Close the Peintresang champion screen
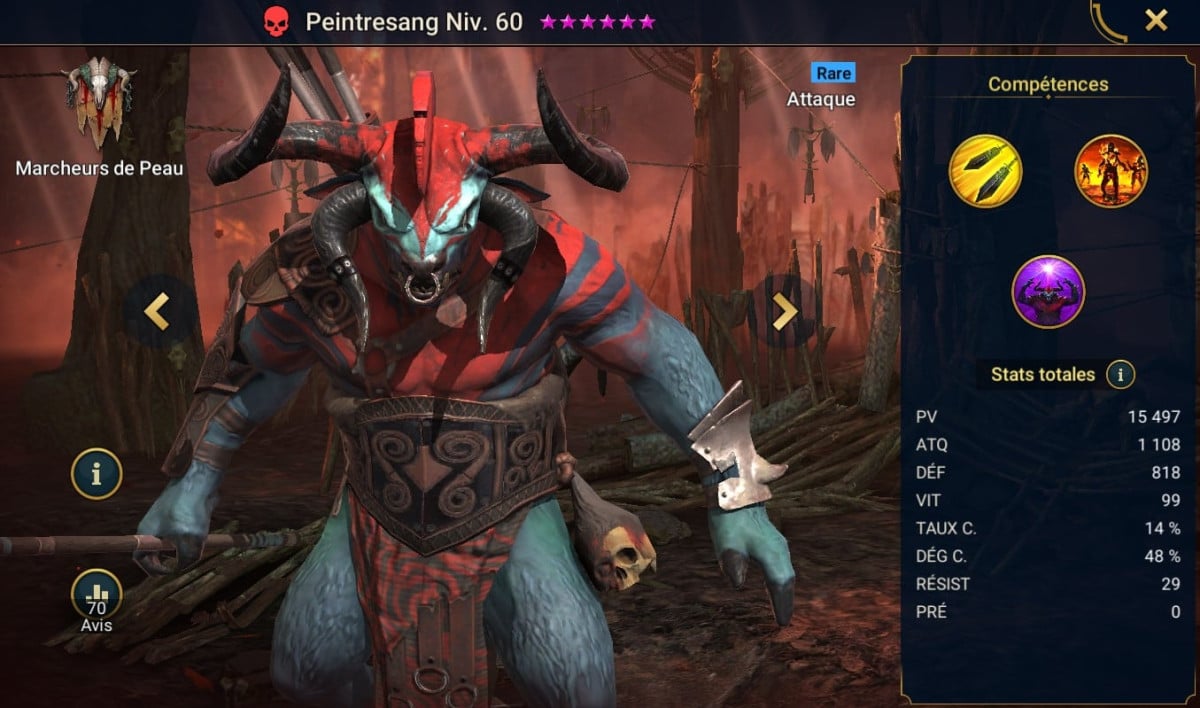This screenshot has width=1200, height=708. click(1156, 20)
